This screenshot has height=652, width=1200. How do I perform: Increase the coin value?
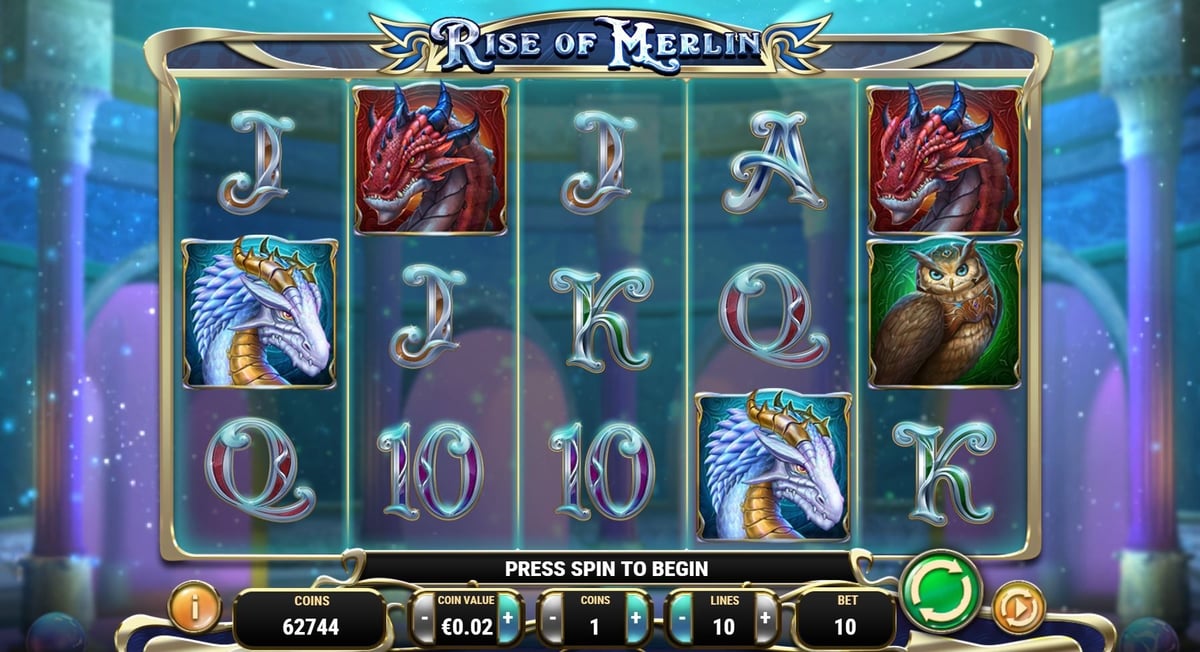(x=508, y=618)
